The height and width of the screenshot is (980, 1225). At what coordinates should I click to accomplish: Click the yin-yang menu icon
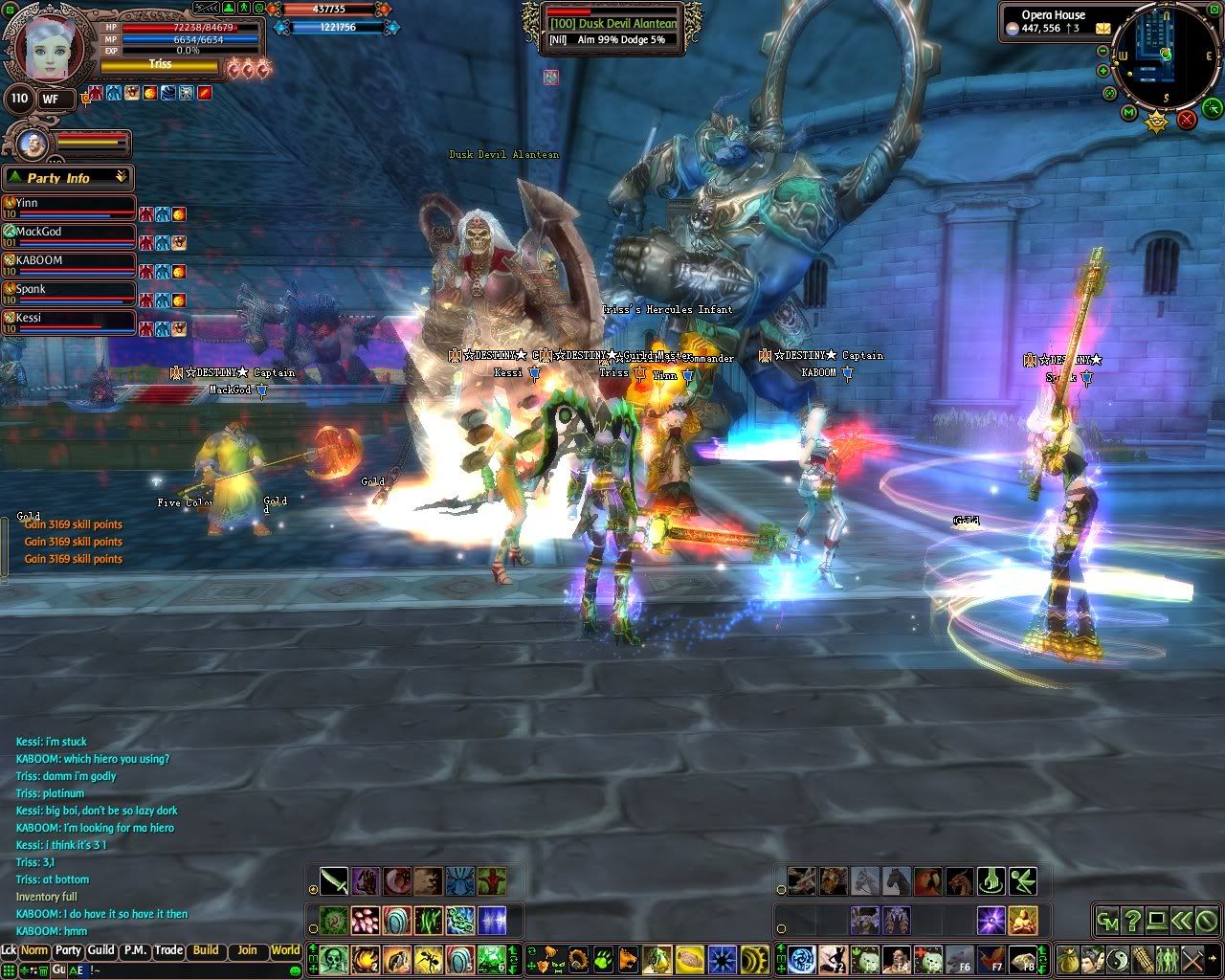tap(1118, 958)
